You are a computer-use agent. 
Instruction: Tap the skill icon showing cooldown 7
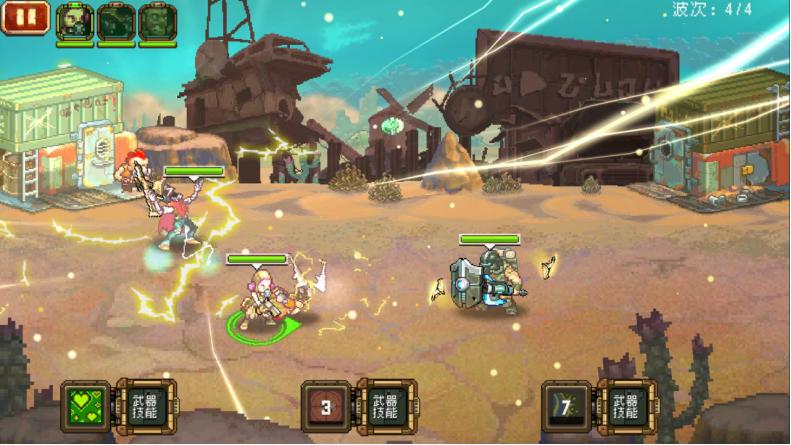pos(566,407)
